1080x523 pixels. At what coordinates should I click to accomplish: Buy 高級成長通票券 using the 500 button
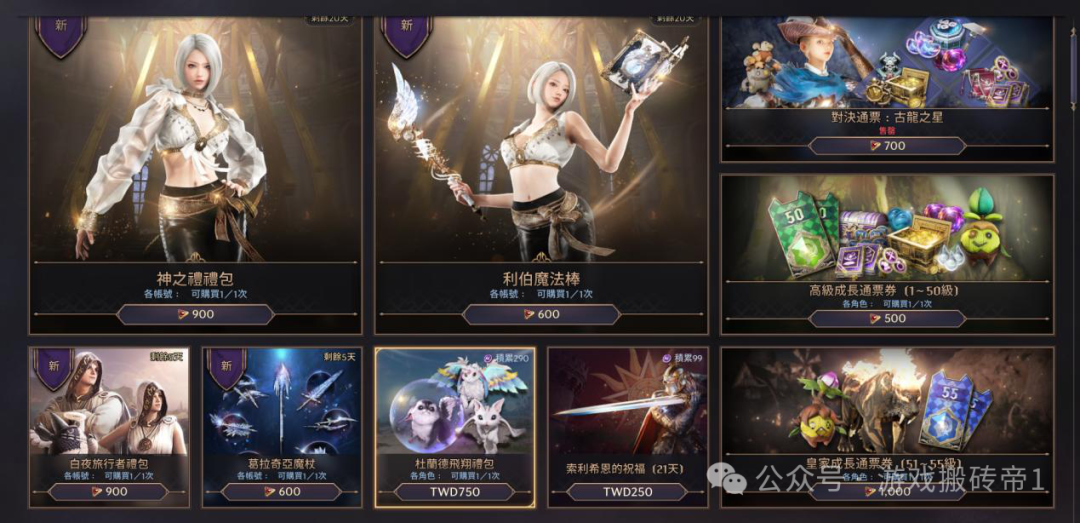coord(887,319)
